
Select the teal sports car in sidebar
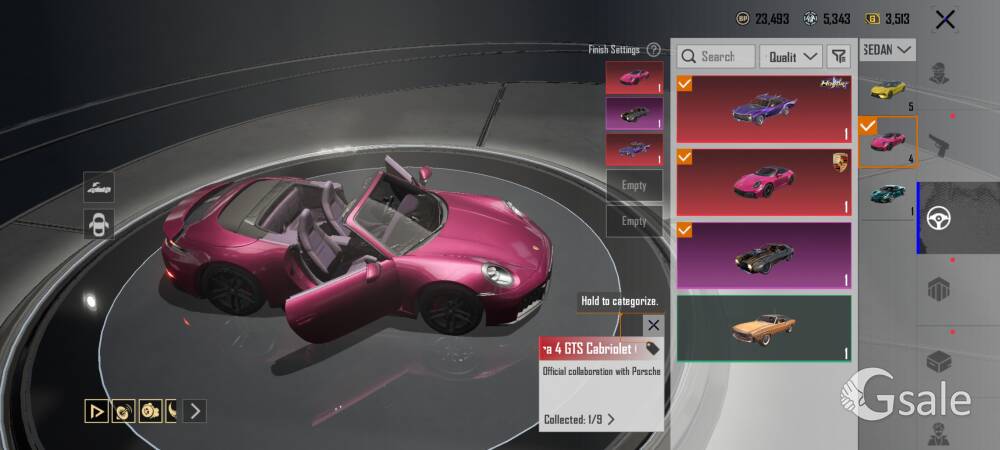tap(887, 194)
